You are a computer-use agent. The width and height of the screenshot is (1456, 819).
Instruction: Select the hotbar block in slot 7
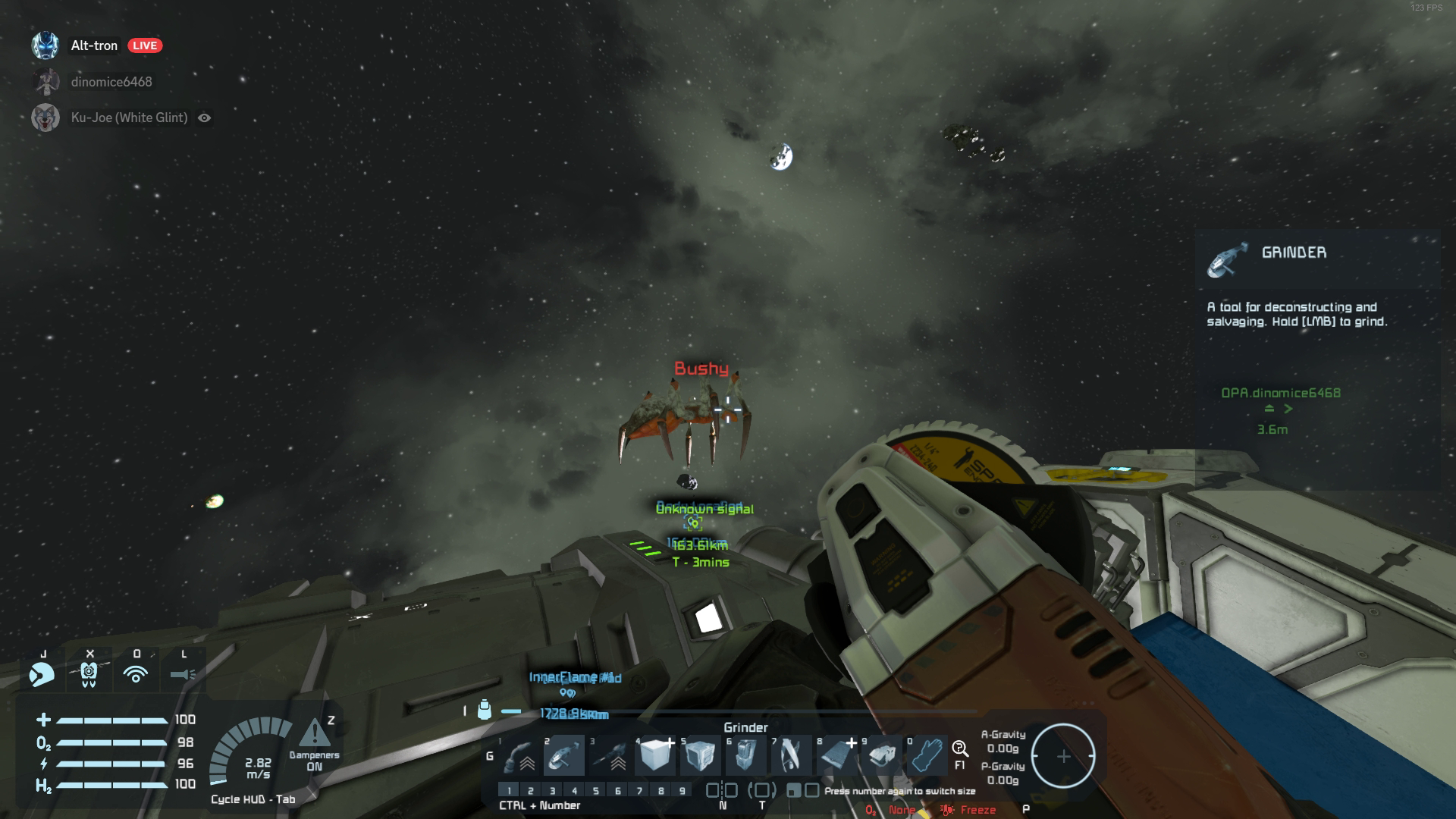[791, 755]
